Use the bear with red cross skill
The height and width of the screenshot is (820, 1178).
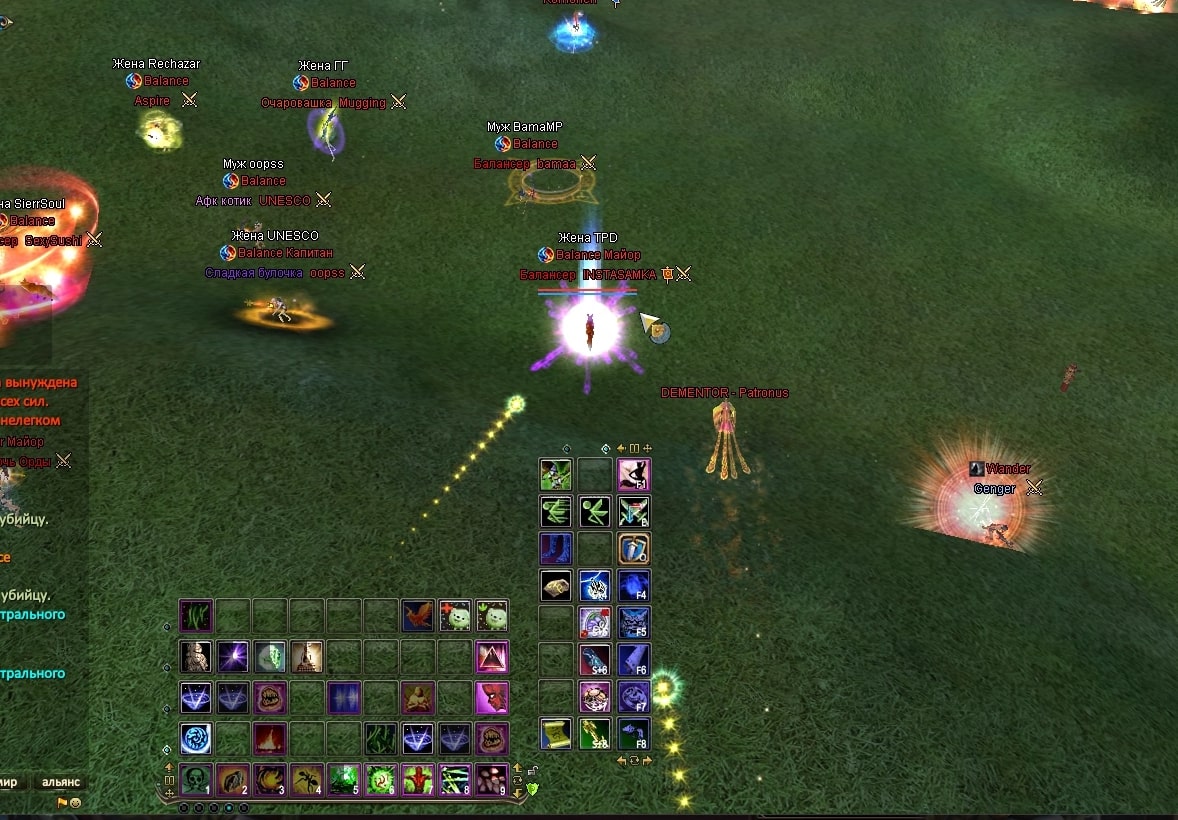pyautogui.click(x=455, y=615)
